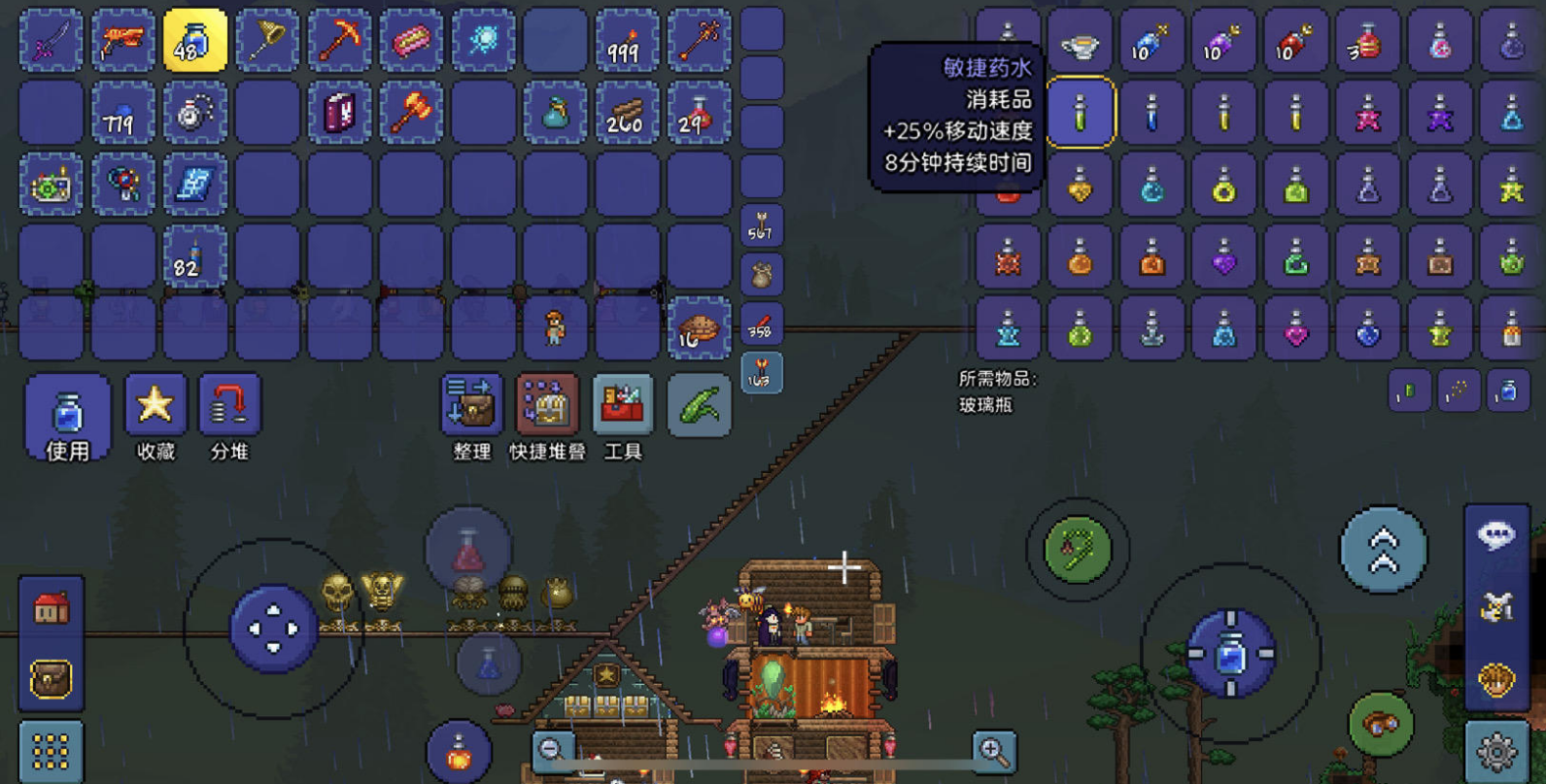Tap the 使用 (Use) button

pos(67,418)
